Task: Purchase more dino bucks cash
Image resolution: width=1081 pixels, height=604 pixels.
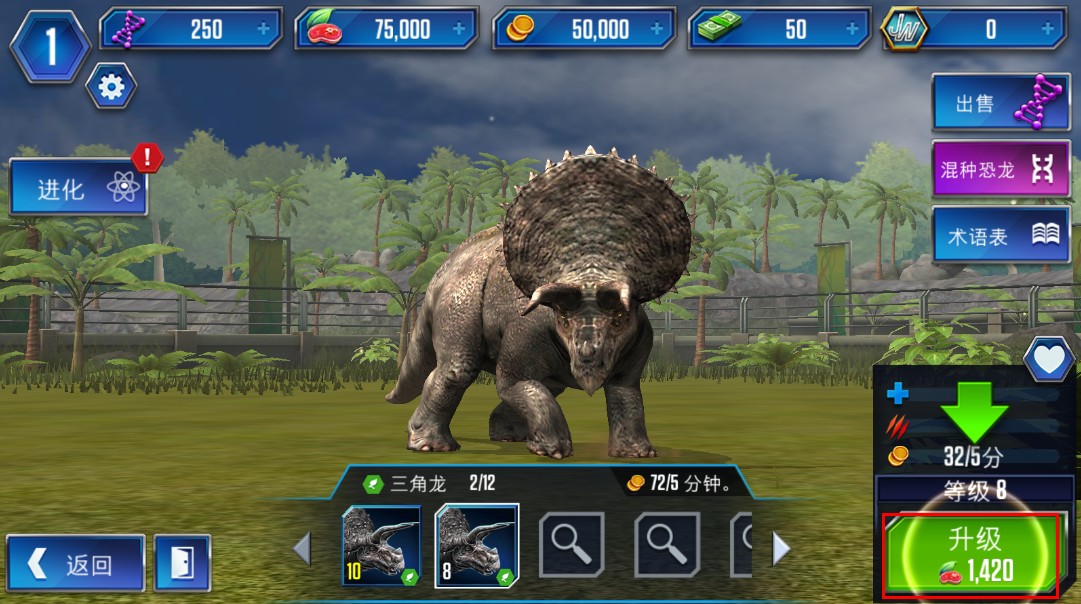Action: [x=853, y=29]
